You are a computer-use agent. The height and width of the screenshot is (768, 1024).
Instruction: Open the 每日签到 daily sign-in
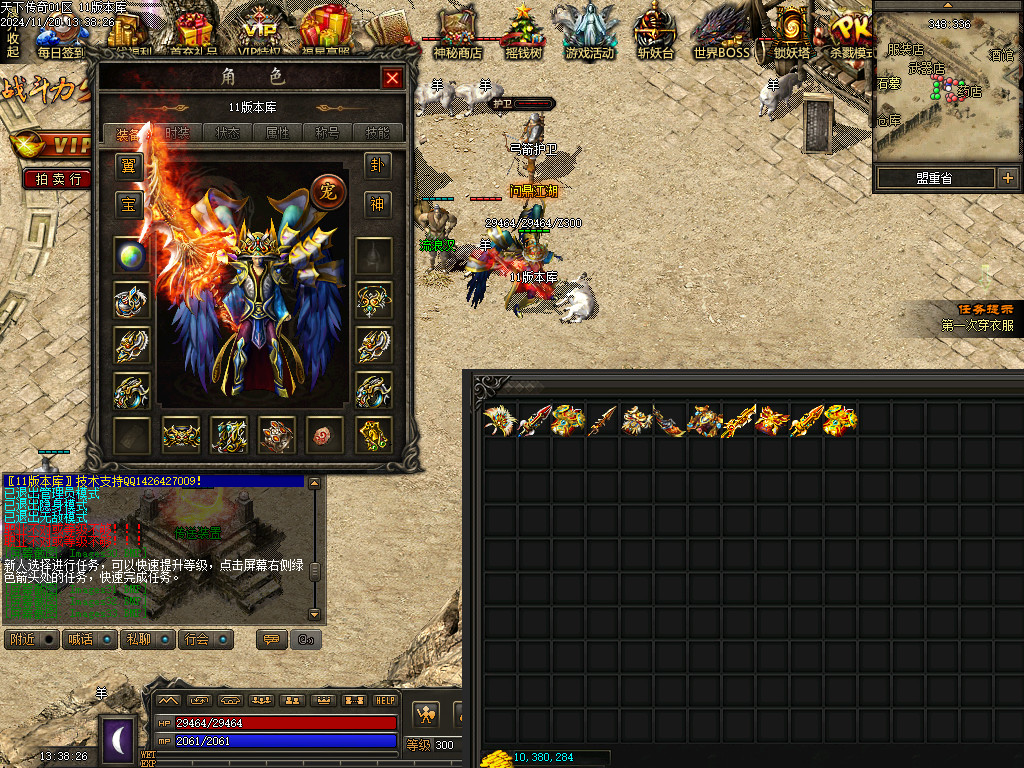61,34
